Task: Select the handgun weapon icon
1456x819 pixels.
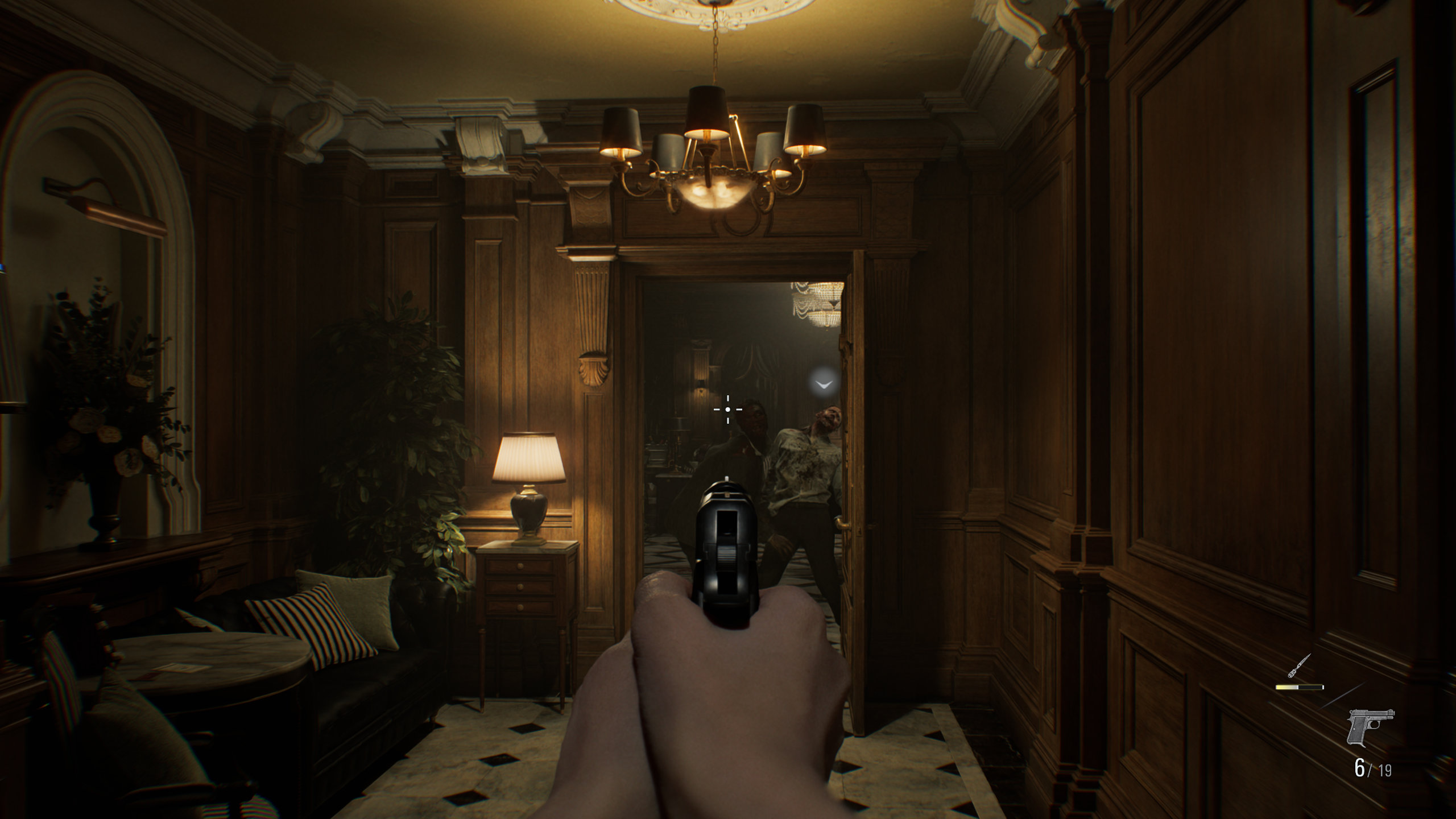Action: click(1370, 727)
